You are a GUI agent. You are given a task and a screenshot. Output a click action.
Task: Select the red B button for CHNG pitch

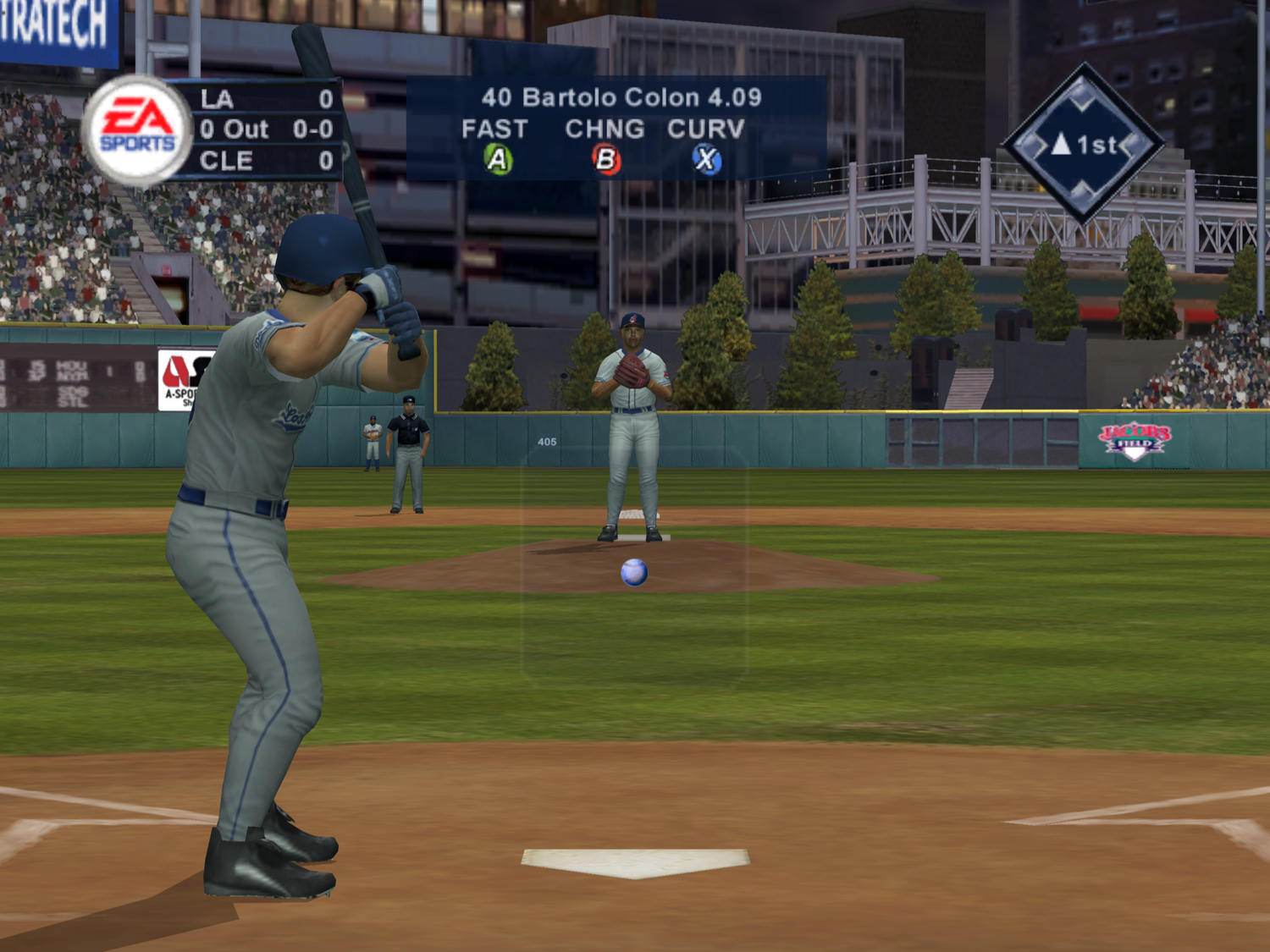coord(608,157)
